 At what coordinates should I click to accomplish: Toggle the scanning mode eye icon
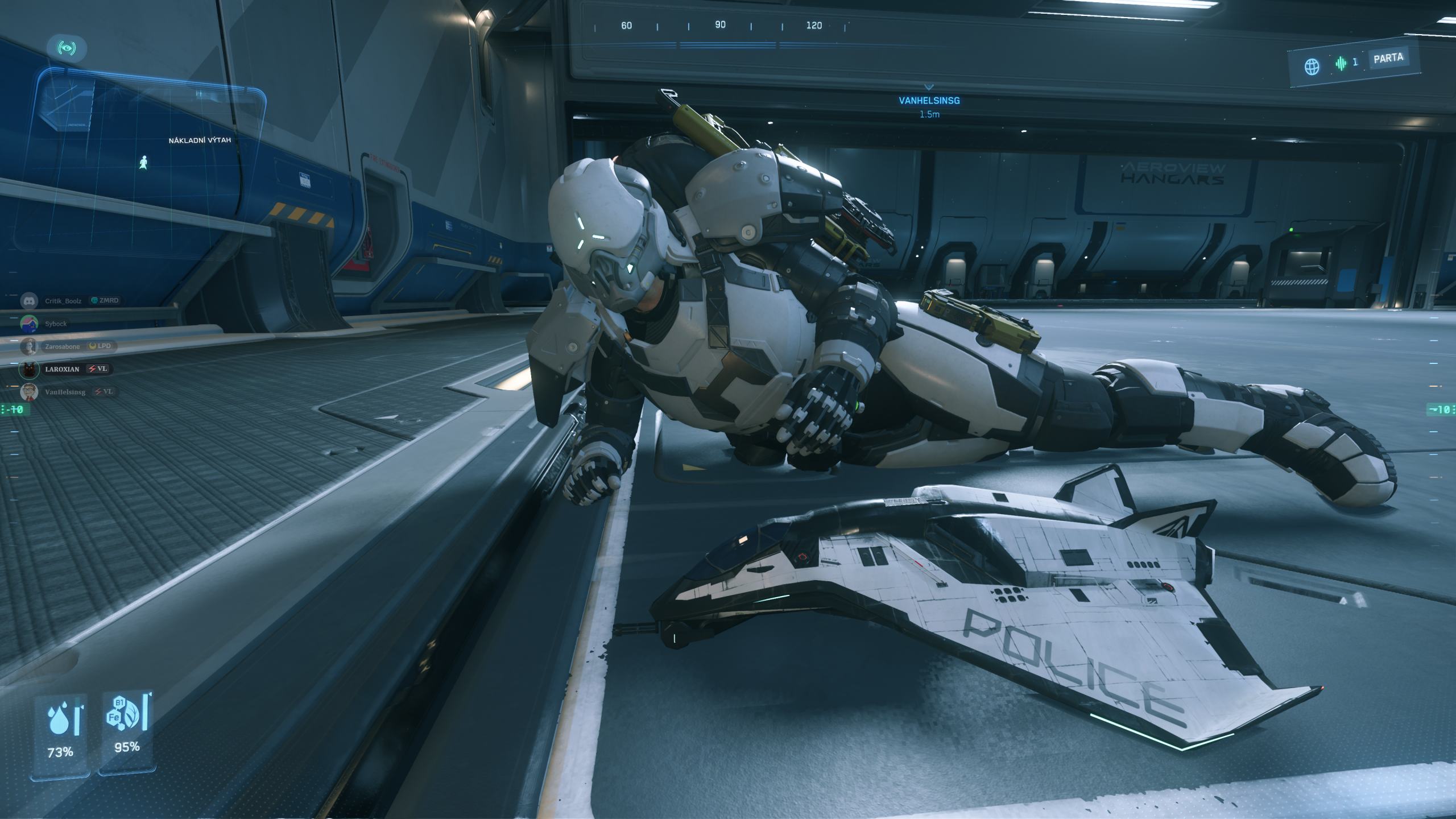67,48
